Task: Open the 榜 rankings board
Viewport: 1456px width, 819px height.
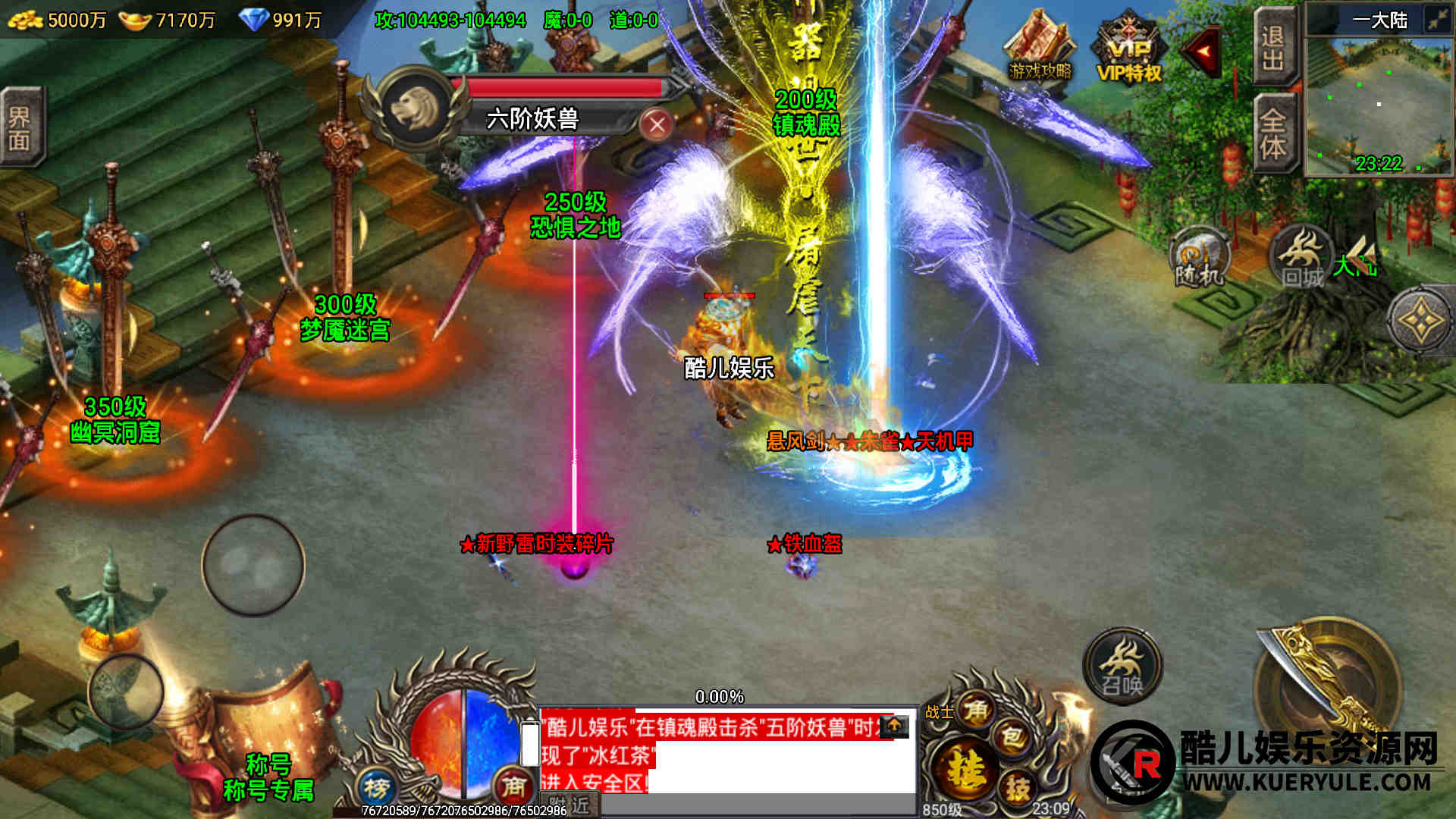Action: point(377,789)
